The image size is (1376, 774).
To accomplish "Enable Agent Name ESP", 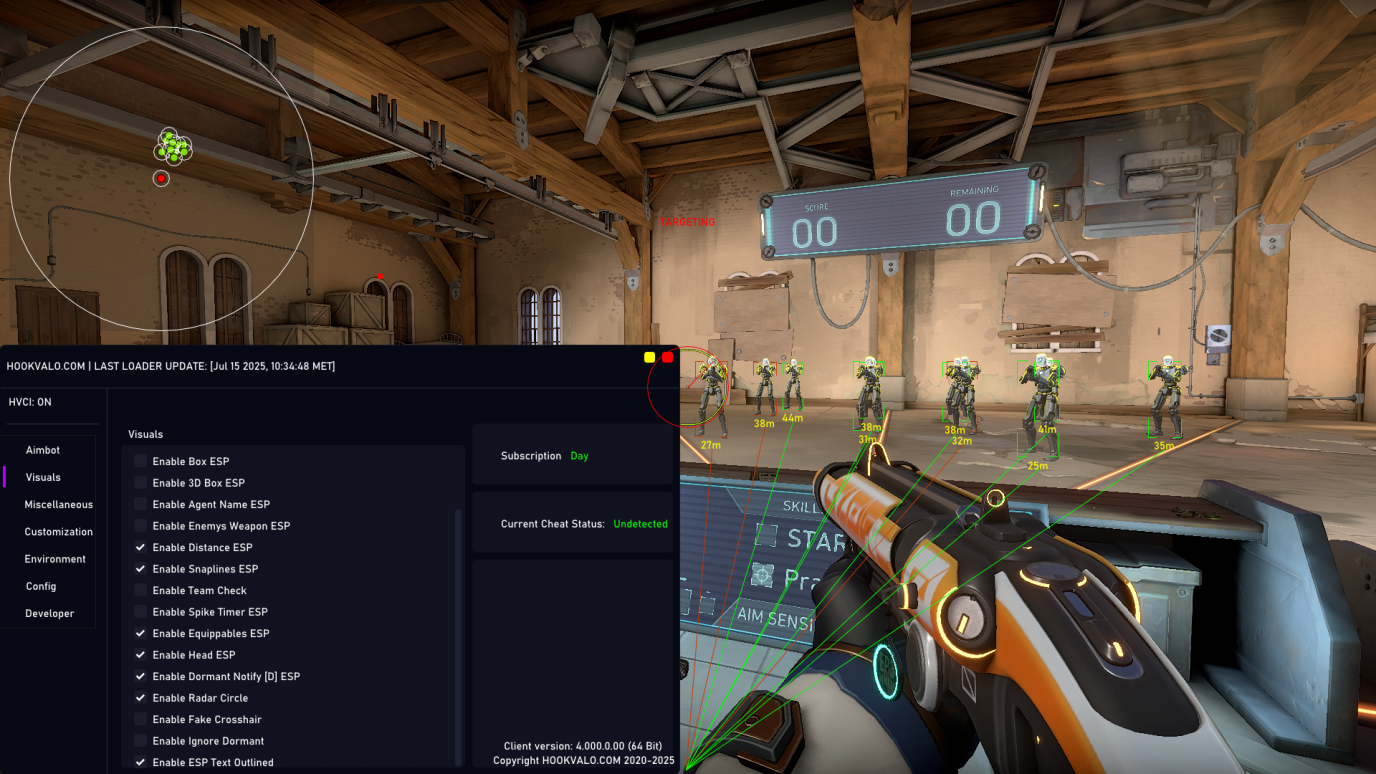I will 141,504.
